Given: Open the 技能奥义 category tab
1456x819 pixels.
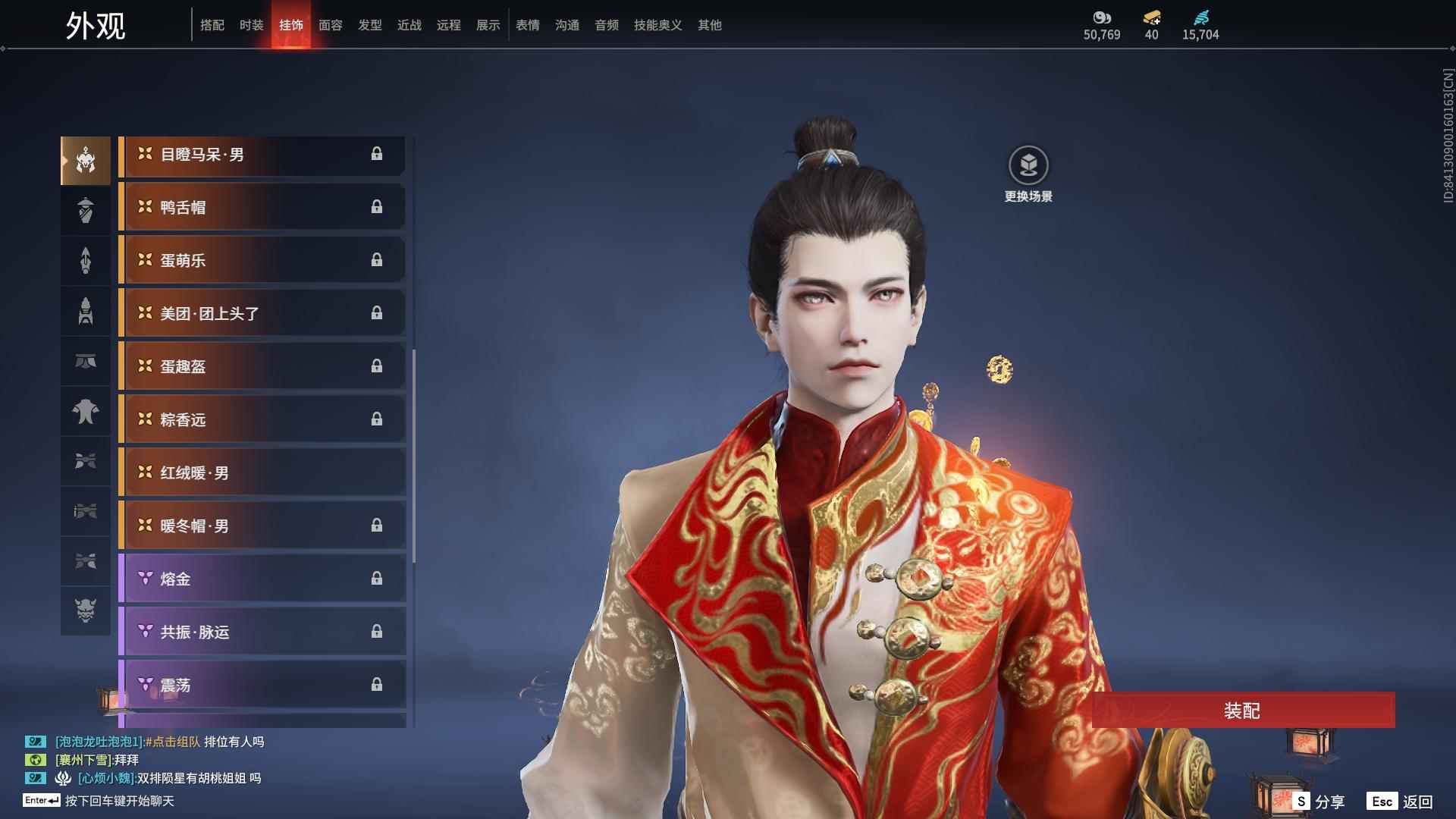Looking at the screenshot, I should (x=657, y=25).
